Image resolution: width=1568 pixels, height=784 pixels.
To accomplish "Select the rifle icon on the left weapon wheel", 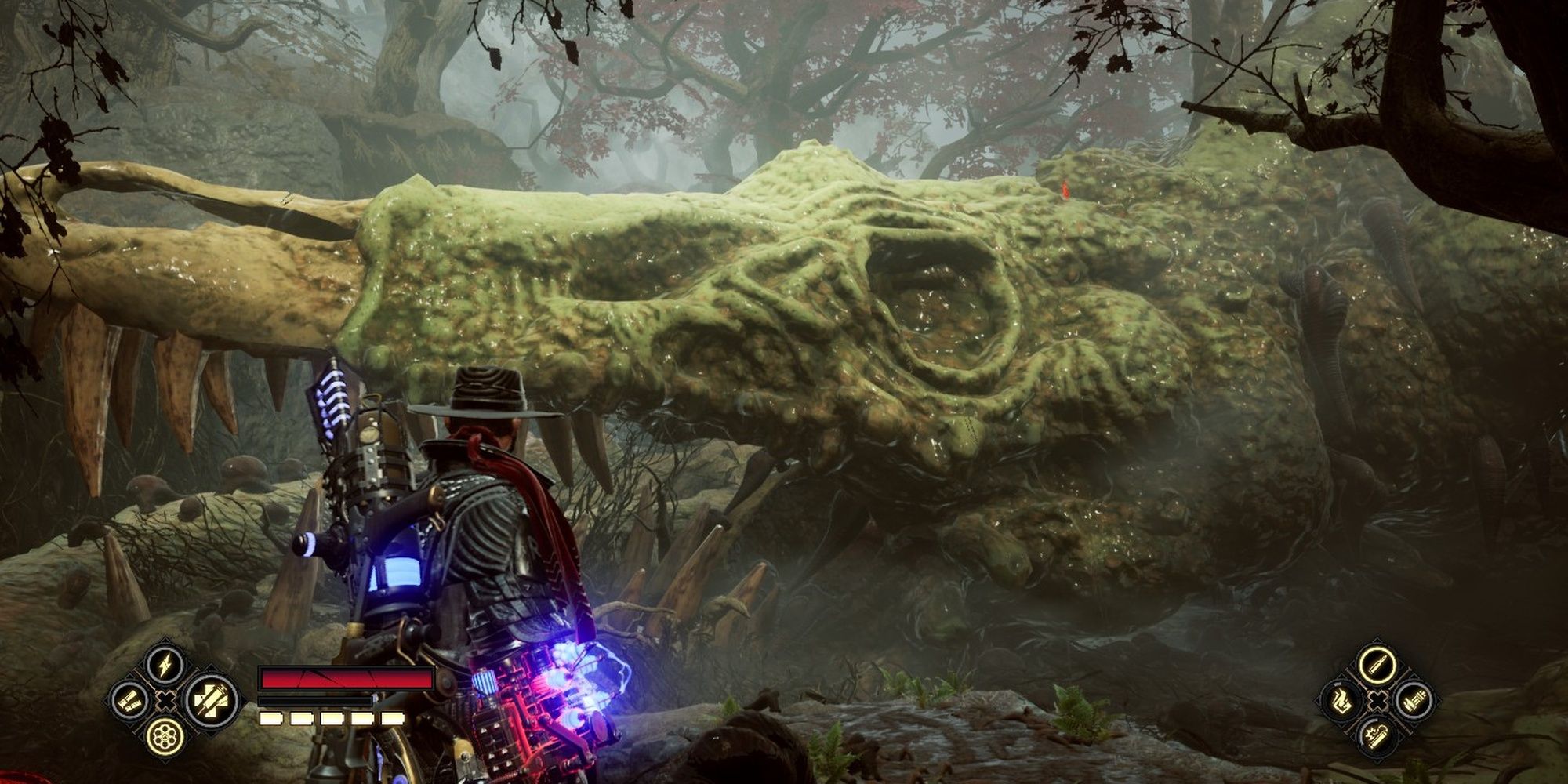I will pyautogui.click(x=129, y=702).
